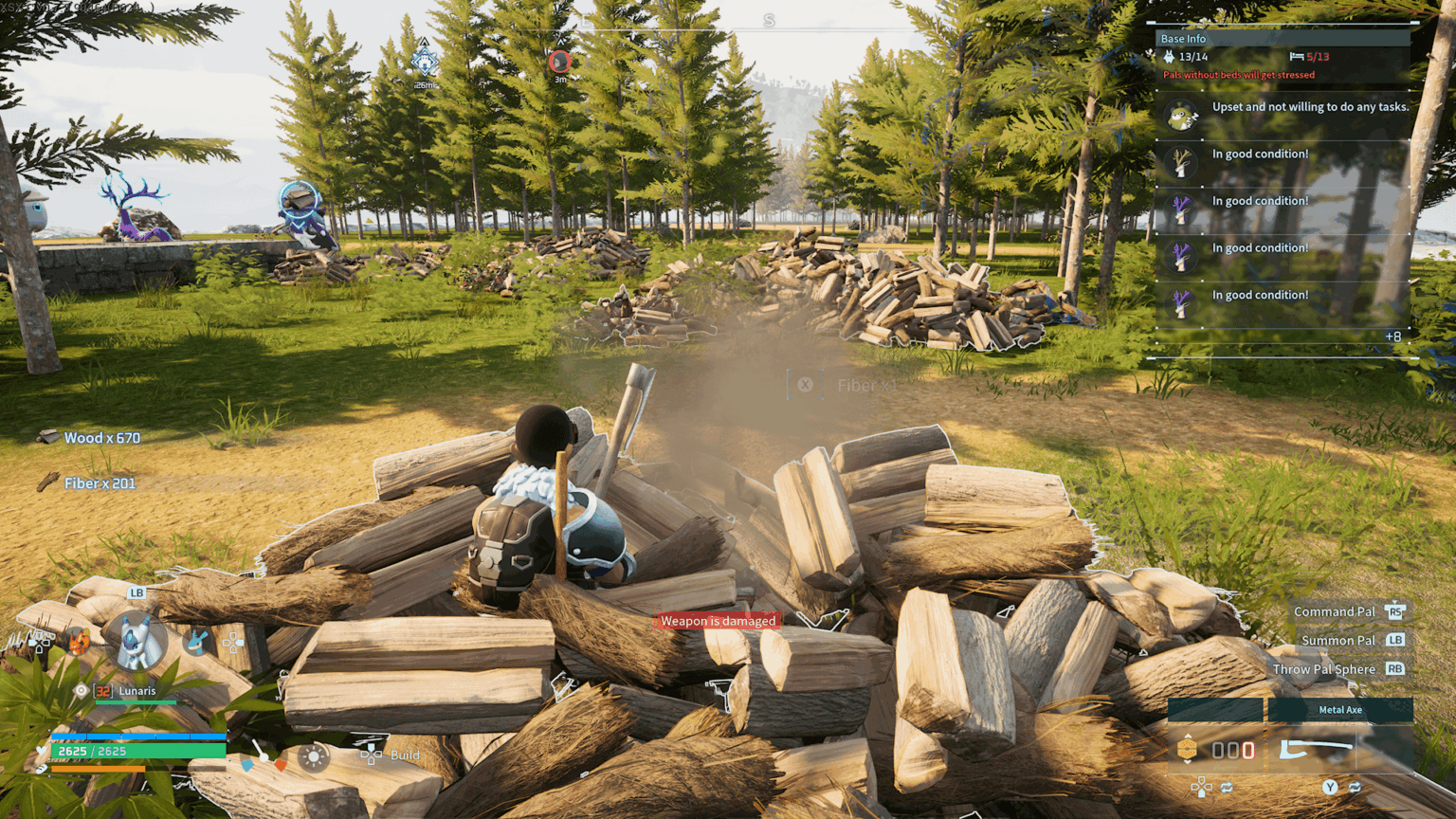The image size is (1456, 819).
Task: Toggle Summon Pal with the LB prompt
Action: (1397, 640)
